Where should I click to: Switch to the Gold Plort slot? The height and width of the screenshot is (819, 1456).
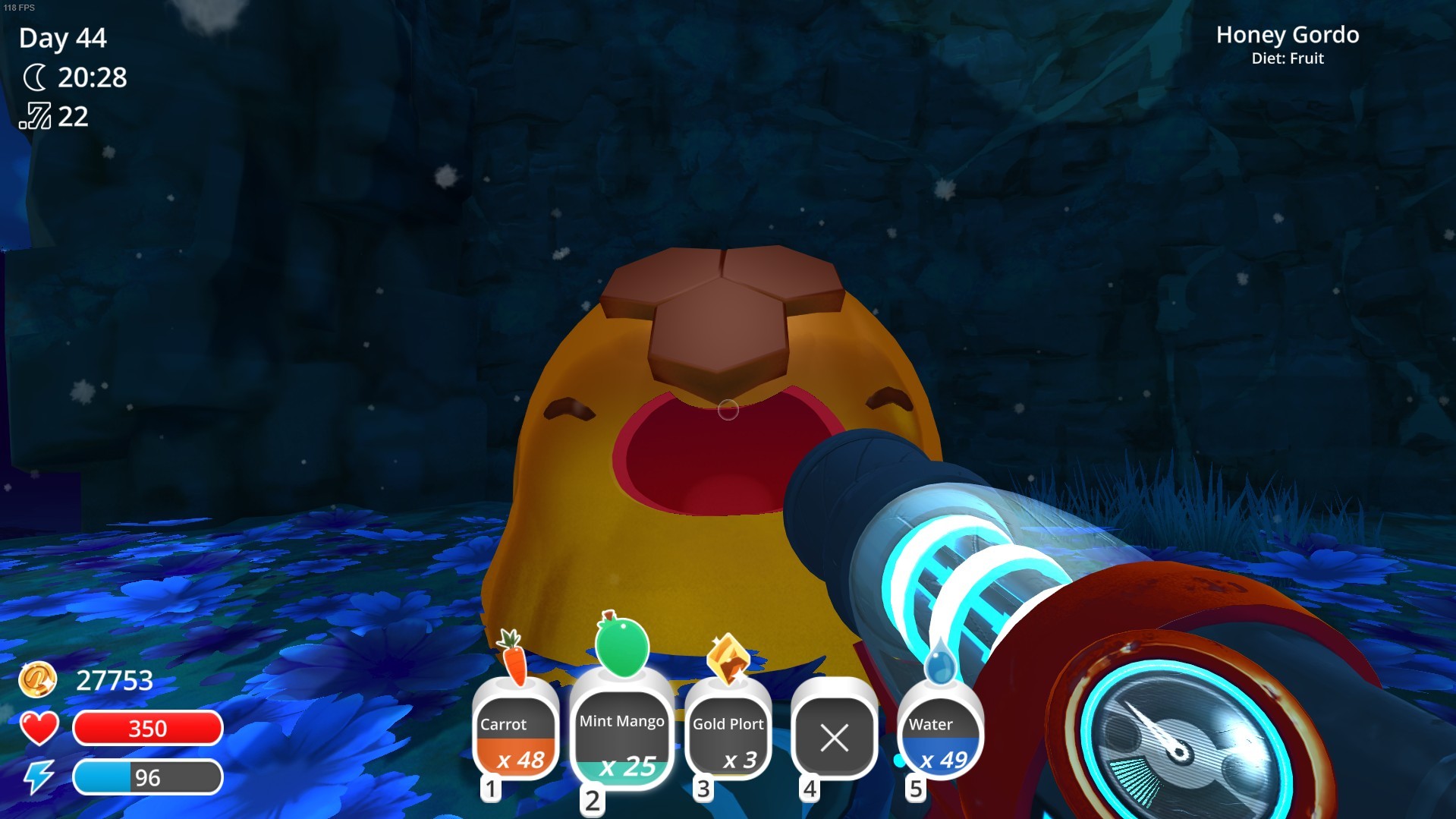pos(728,737)
